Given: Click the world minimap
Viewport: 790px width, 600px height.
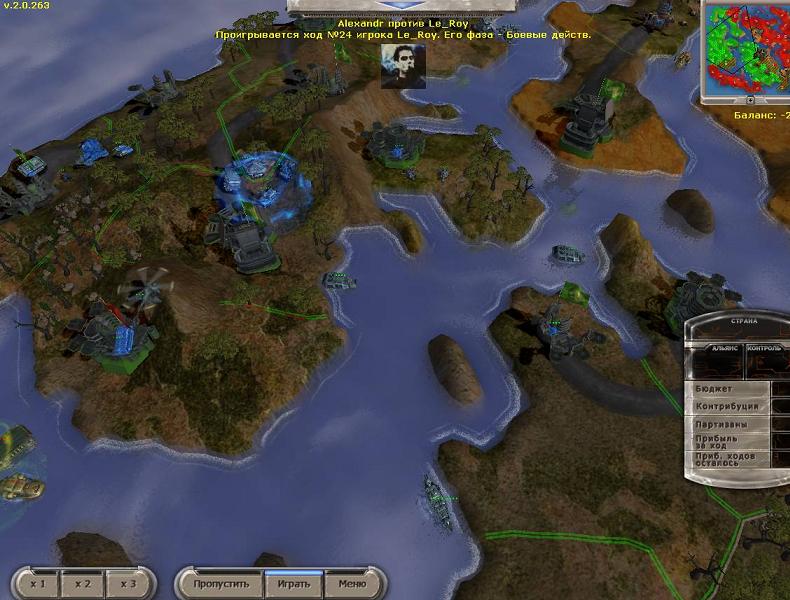Looking at the screenshot, I should pos(746,46).
